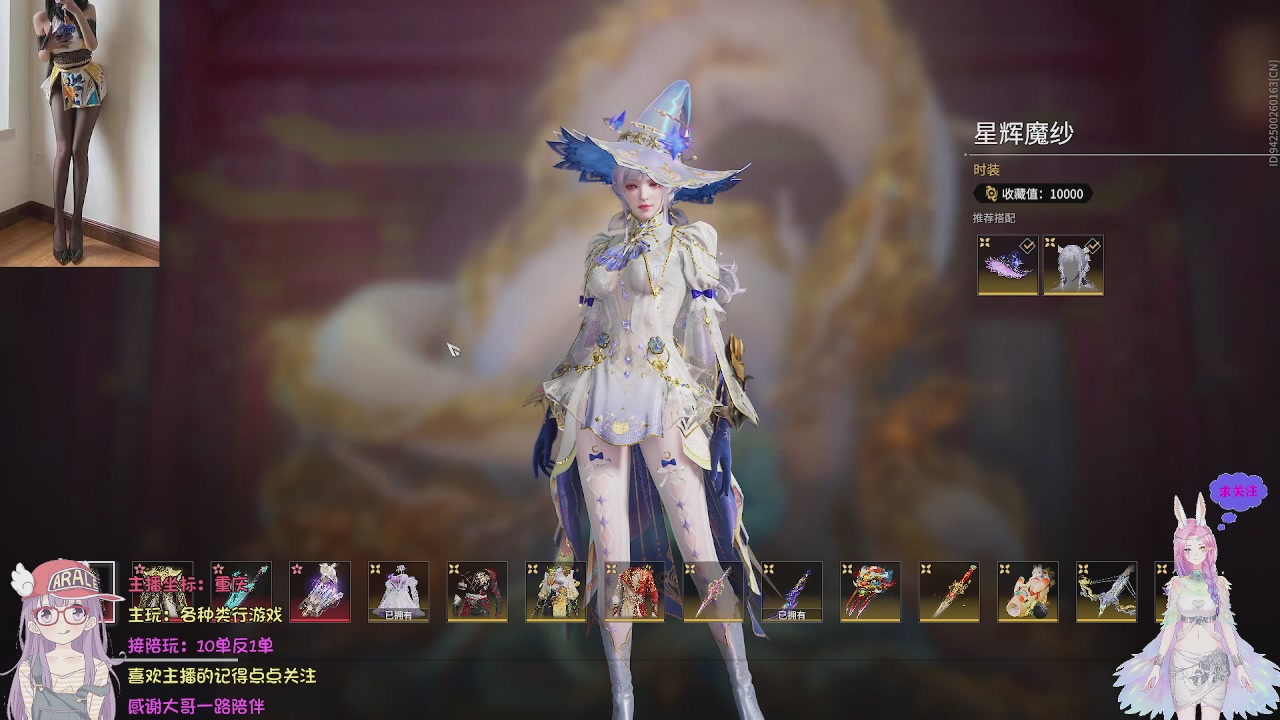Select the purple witch hat recommended item
This screenshot has width=1280, height=720.
[x=1007, y=265]
